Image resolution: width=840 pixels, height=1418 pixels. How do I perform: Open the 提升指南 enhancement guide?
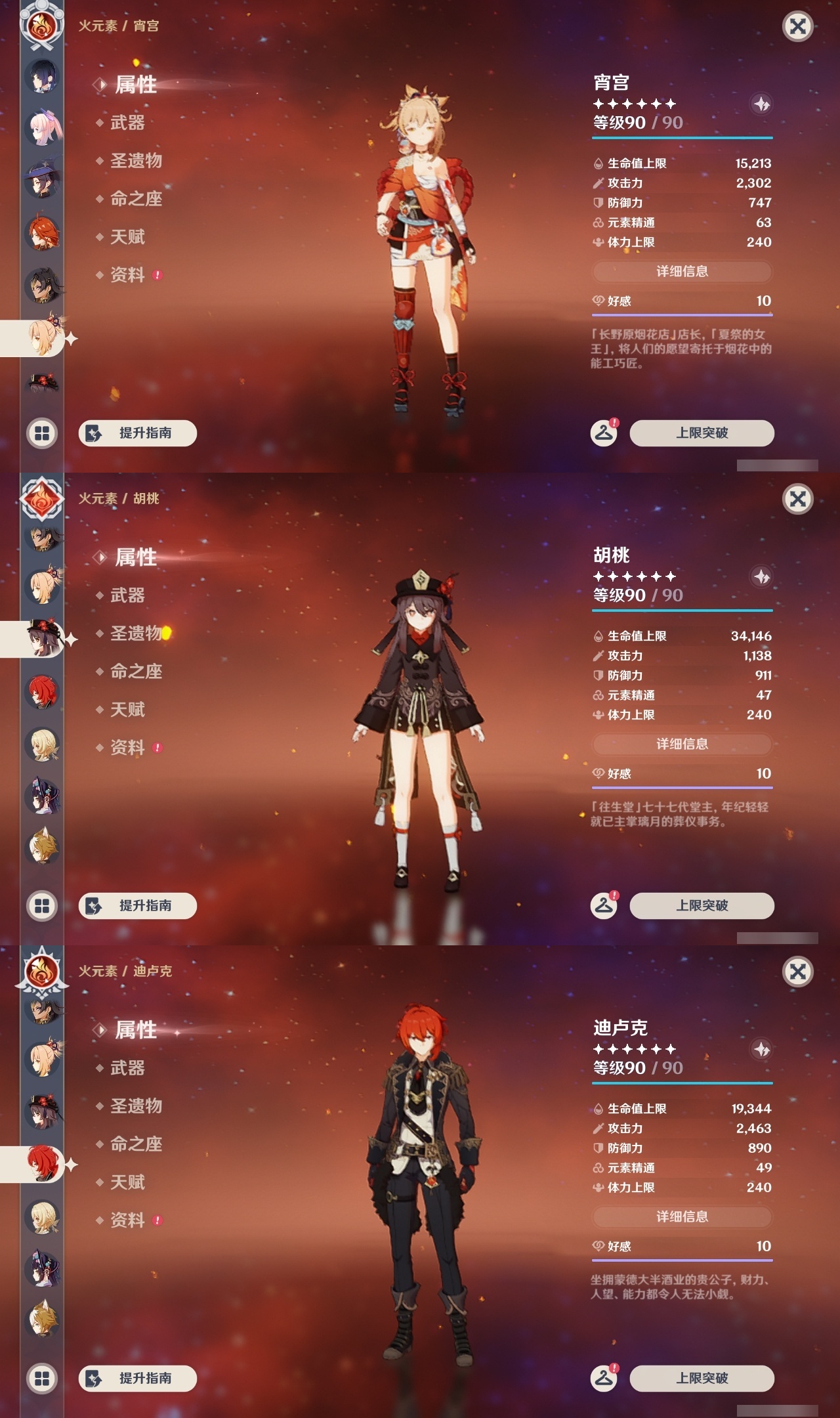138,433
